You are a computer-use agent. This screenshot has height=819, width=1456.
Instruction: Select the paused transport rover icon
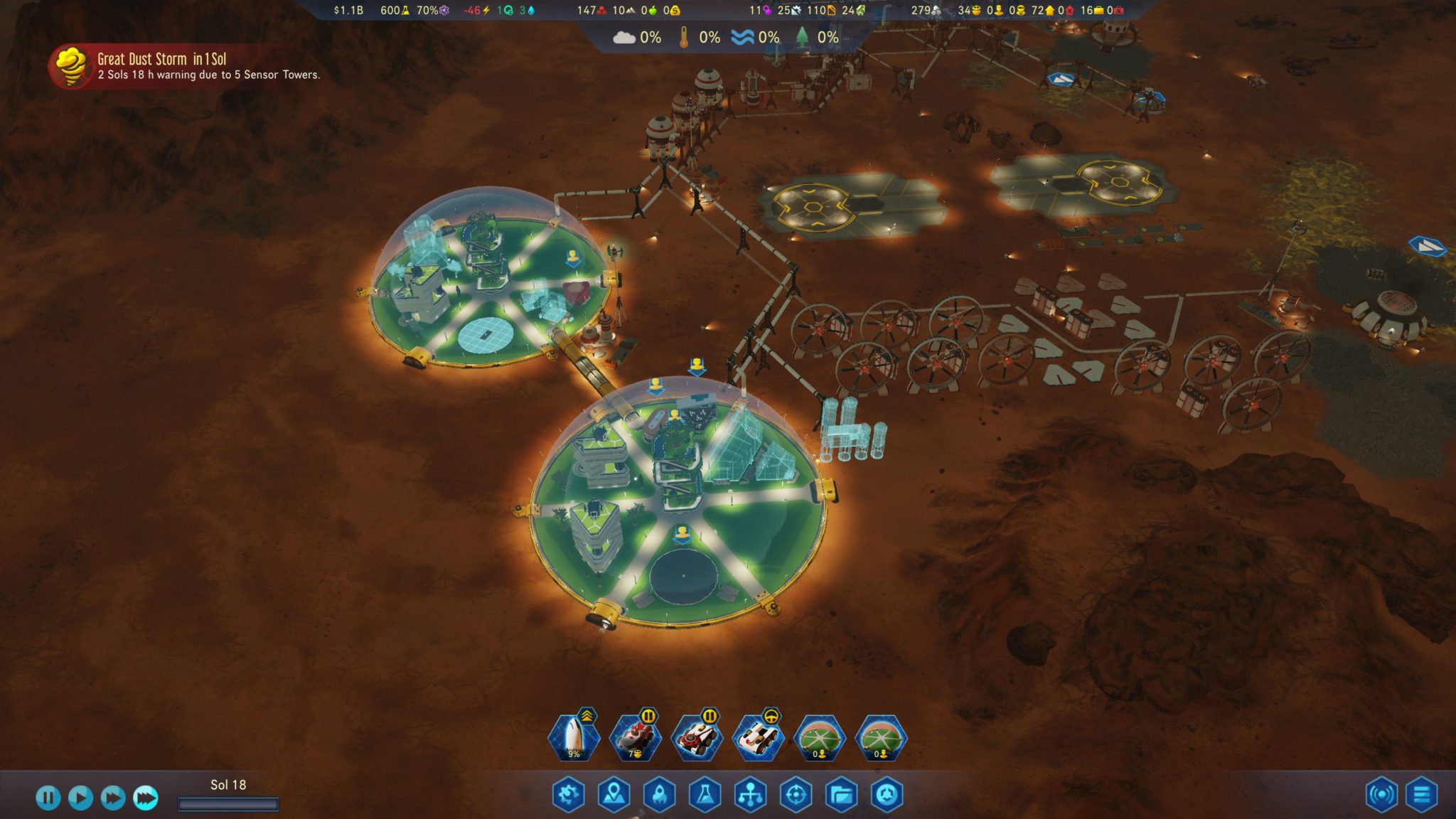pos(697,738)
